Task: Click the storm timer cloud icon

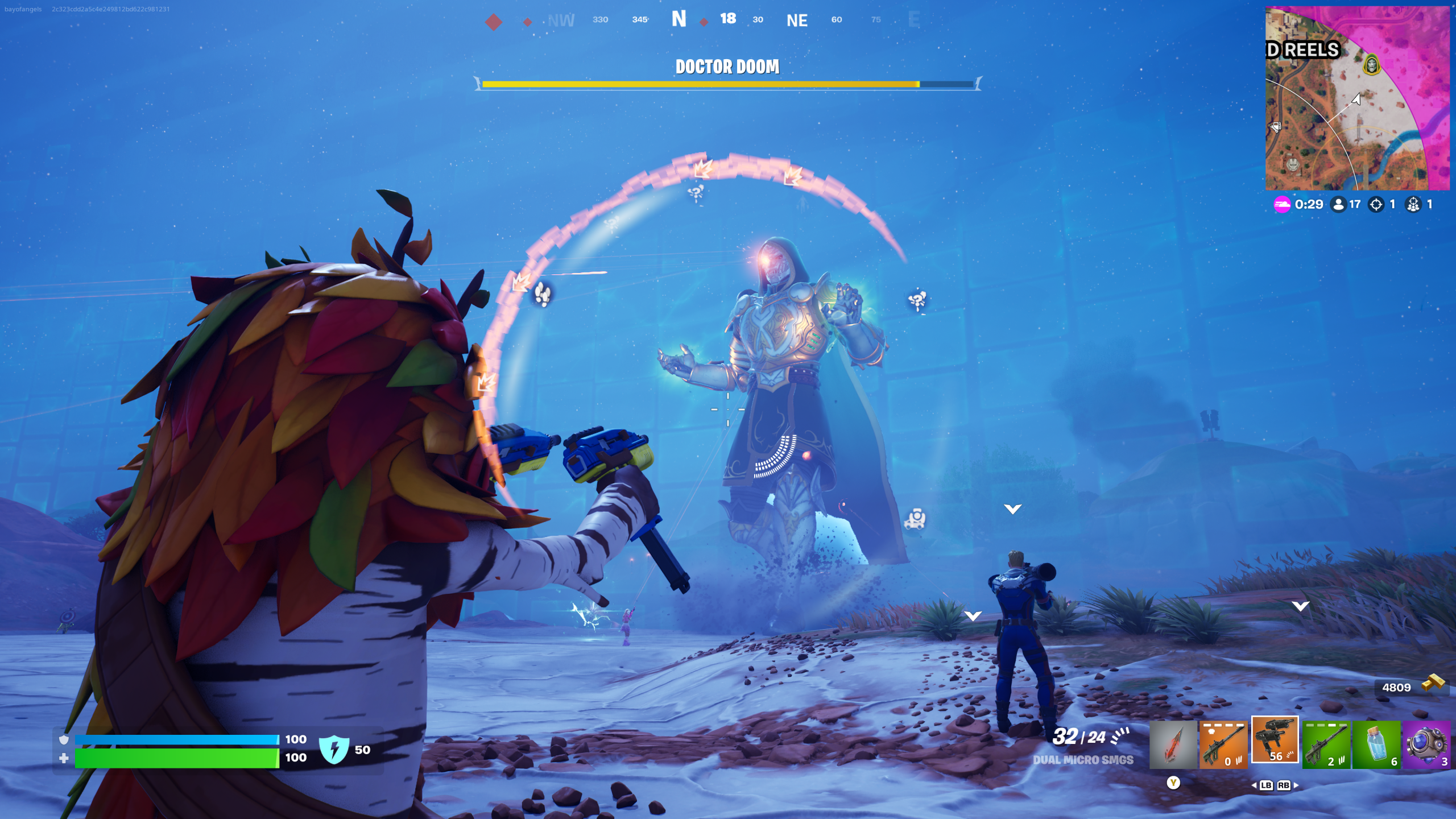Action: pyautogui.click(x=1282, y=204)
